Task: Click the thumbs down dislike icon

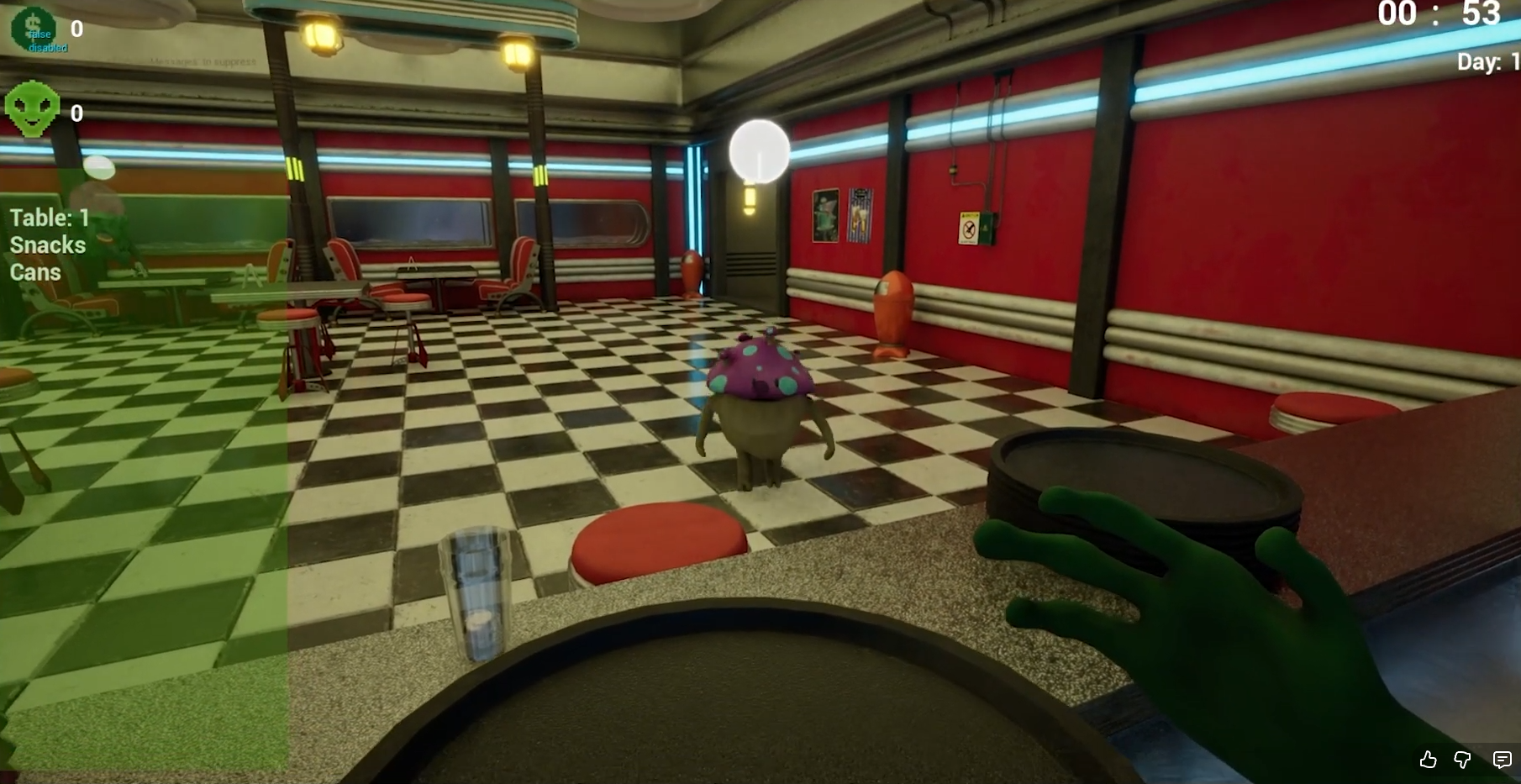Action: tap(1463, 760)
